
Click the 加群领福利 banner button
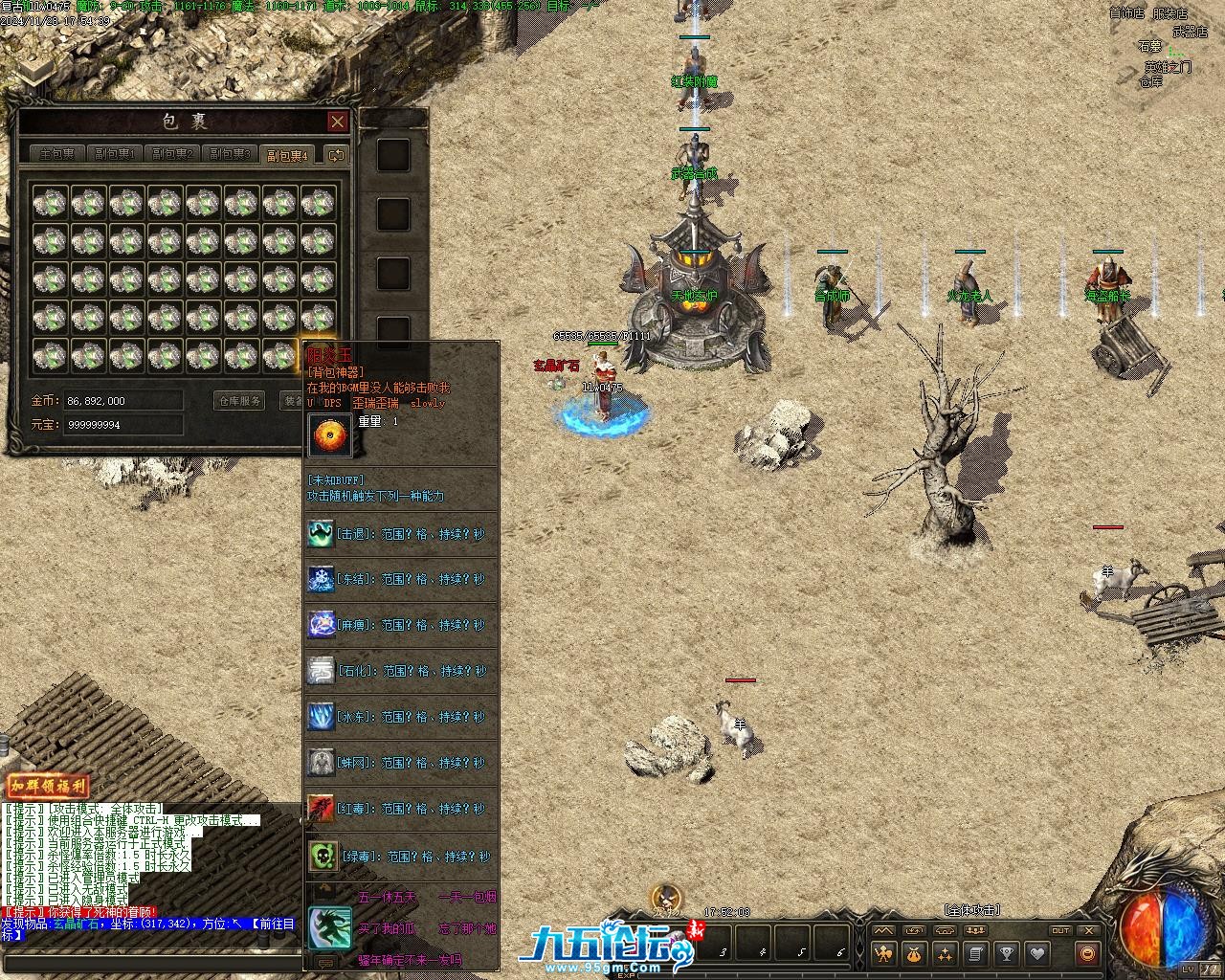click(48, 788)
